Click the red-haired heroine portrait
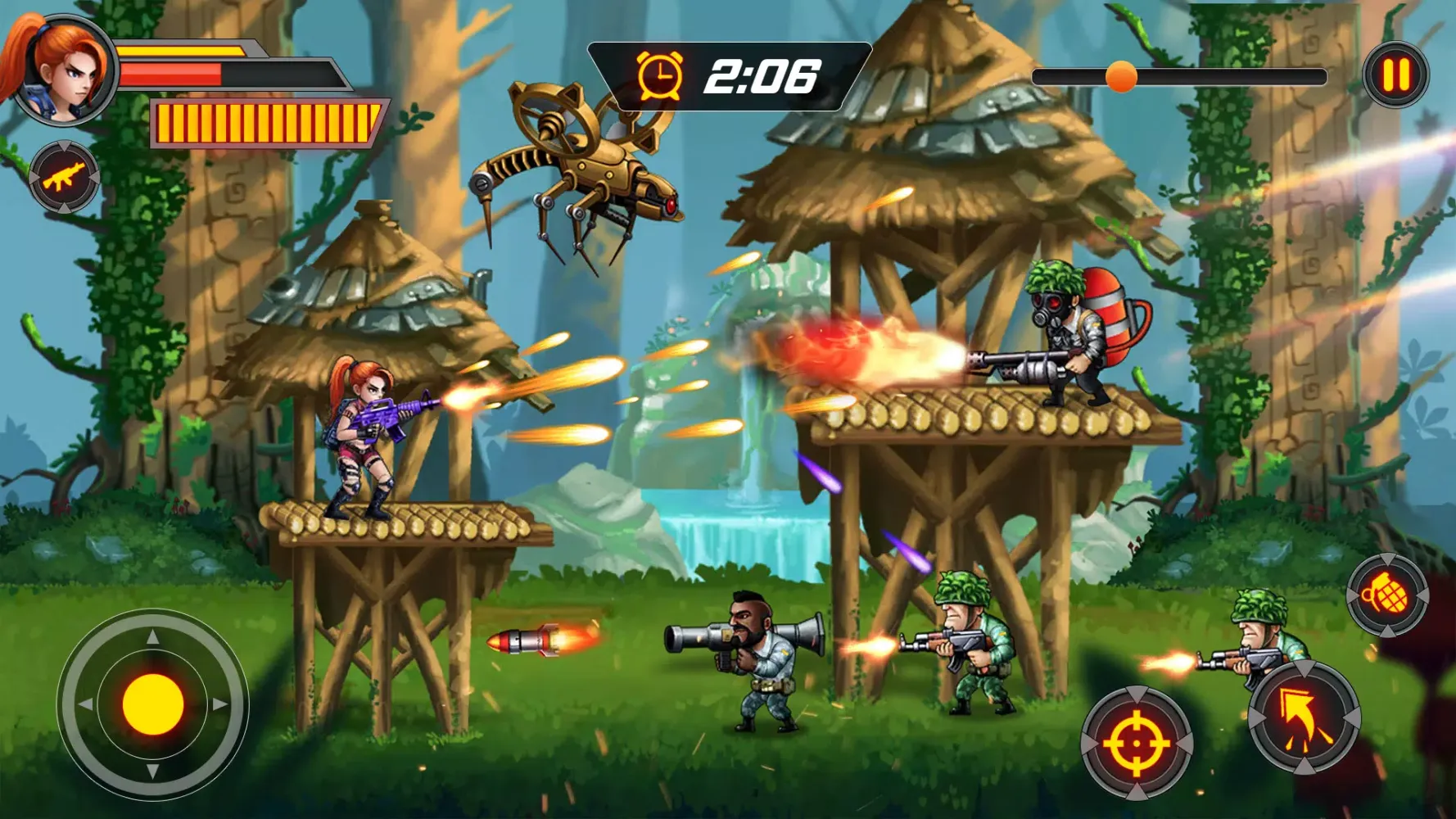Screen dimensions: 1456x819 pos(66,70)
